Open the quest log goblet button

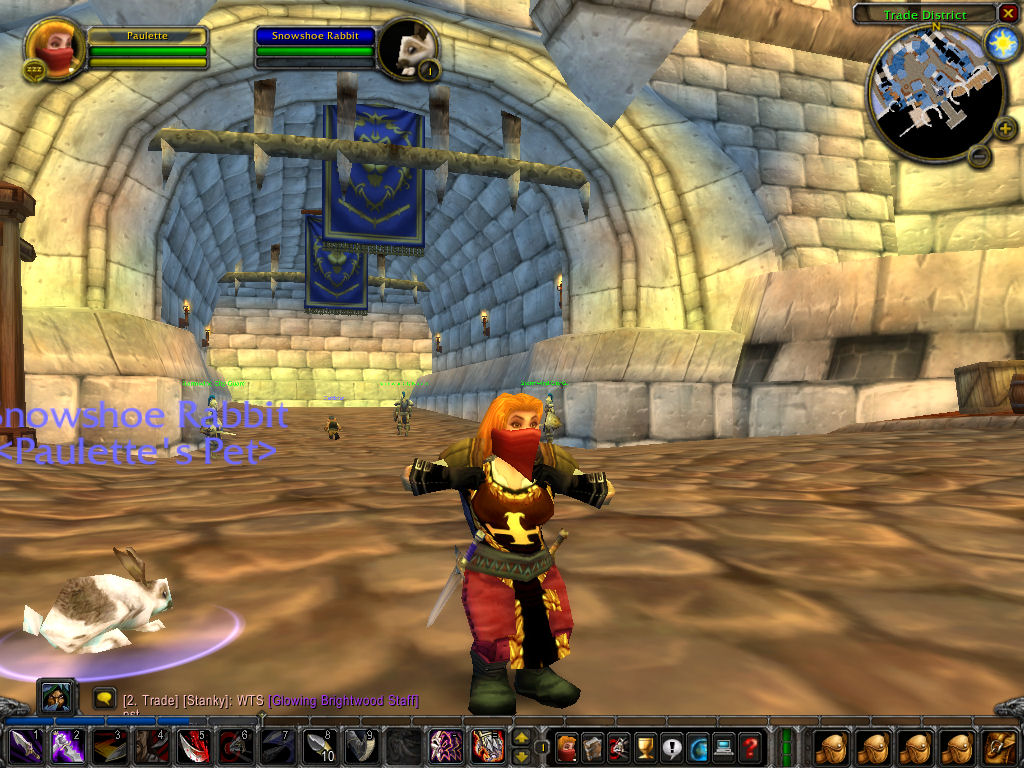pyautogui.click(x=645, y=746)
